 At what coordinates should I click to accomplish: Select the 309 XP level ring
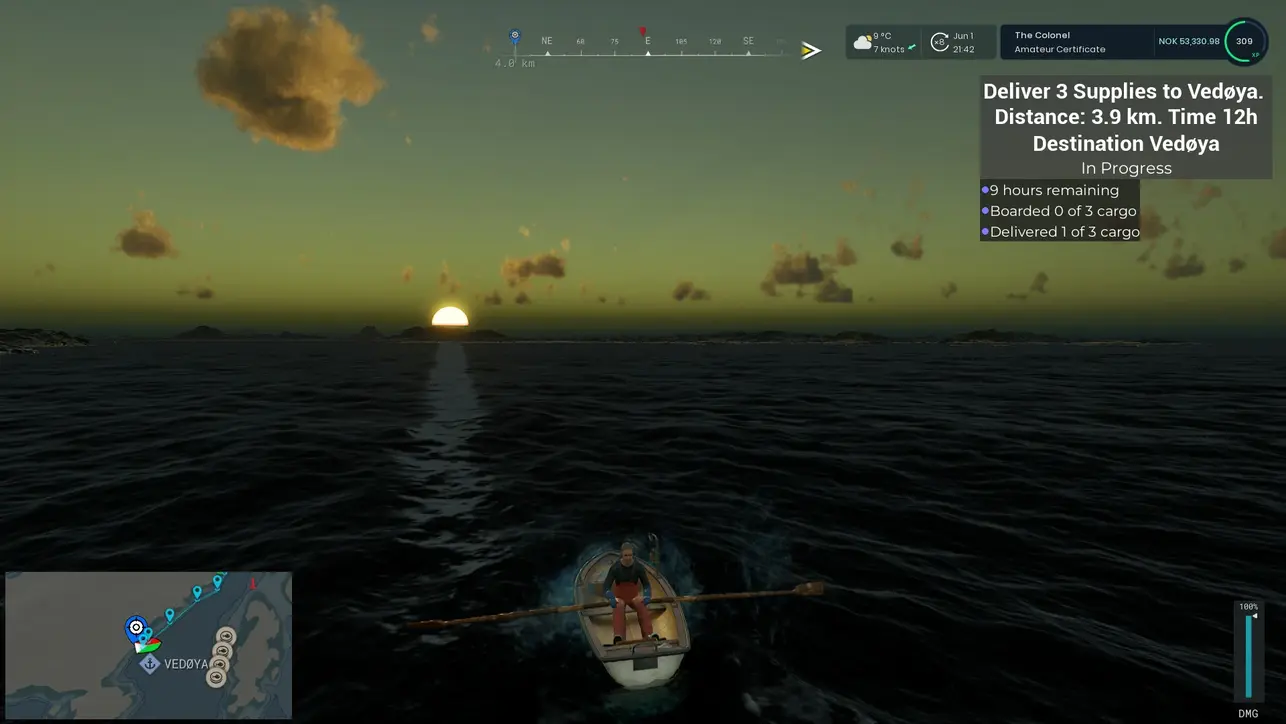pyautogui.click(x=1244, y=42)
